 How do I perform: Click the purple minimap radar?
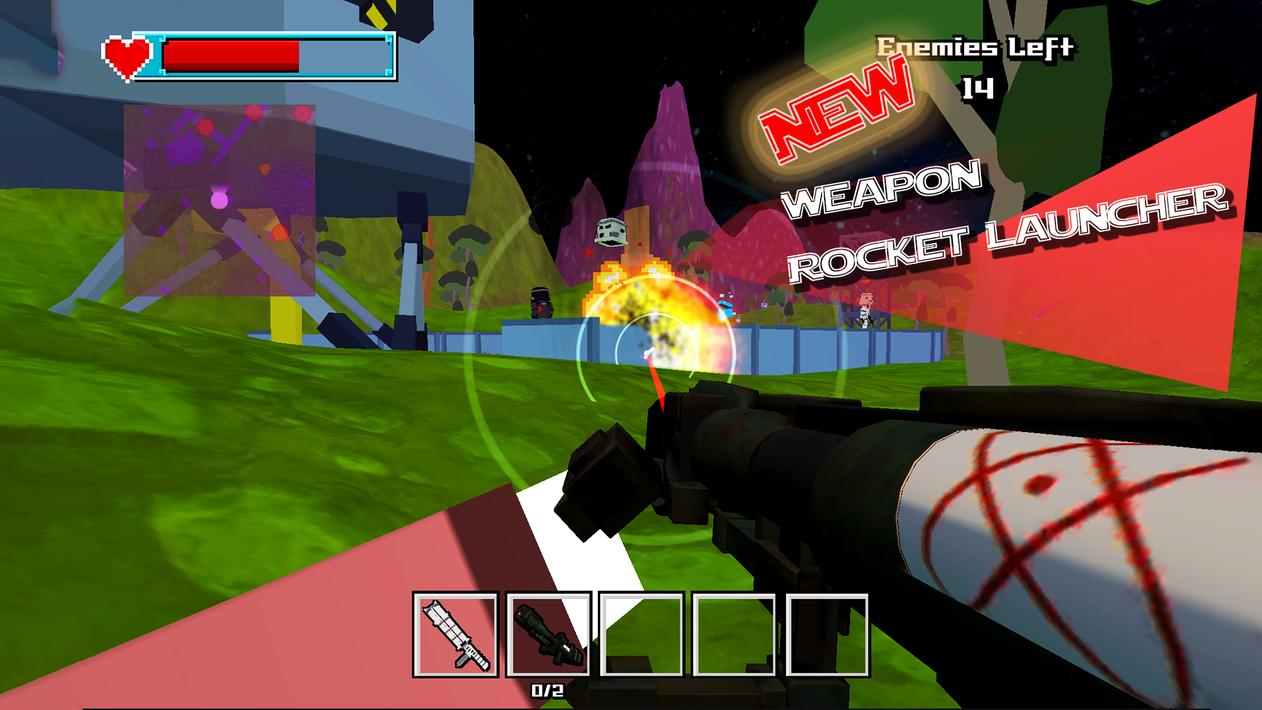pos(219,199)
